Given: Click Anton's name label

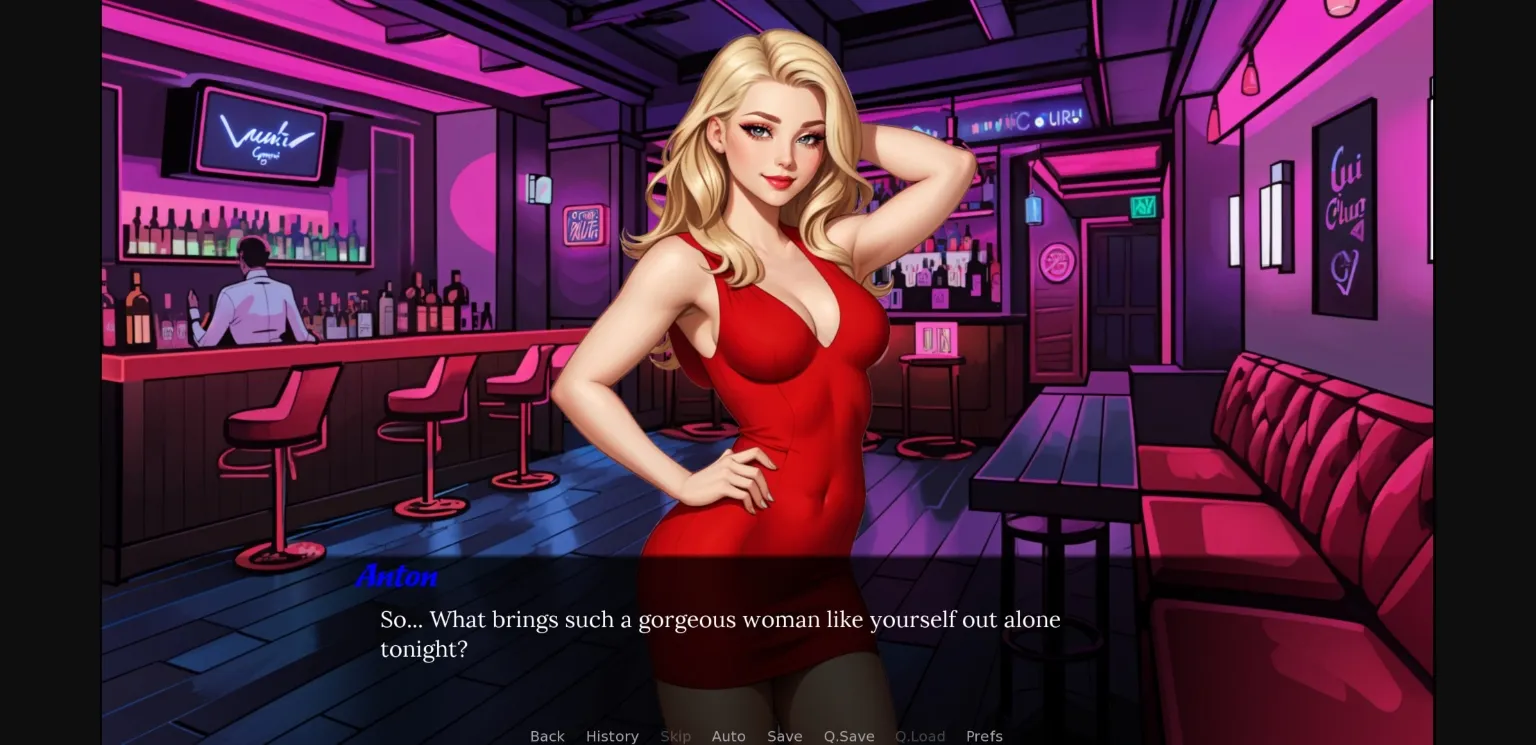Looking at the screenshot, I should click(x=396, y=576).
